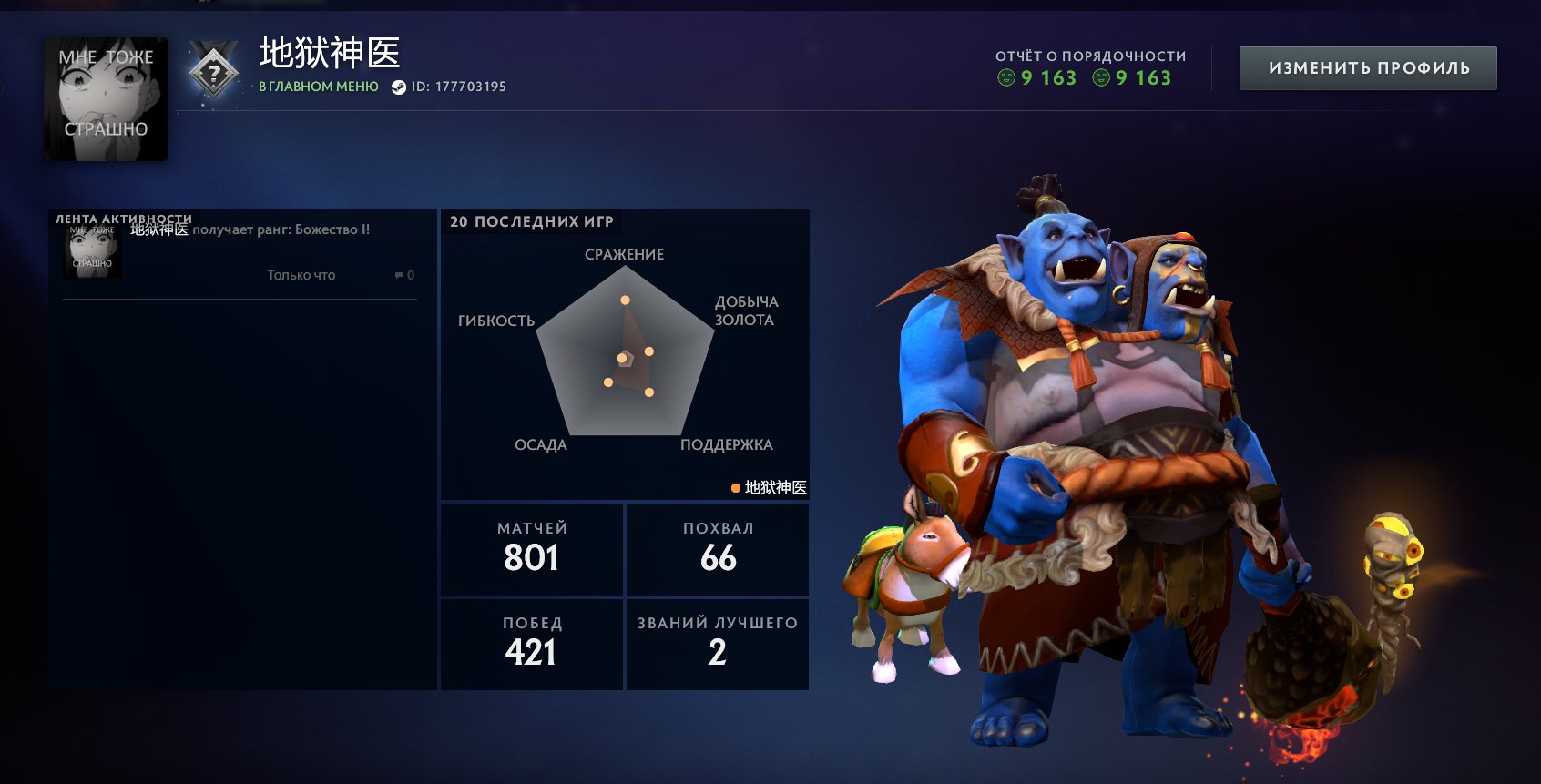The height and width of the screenshot is (784, 1541).
Task: Click the small avatar in activity feed
Action: point(92,252)
